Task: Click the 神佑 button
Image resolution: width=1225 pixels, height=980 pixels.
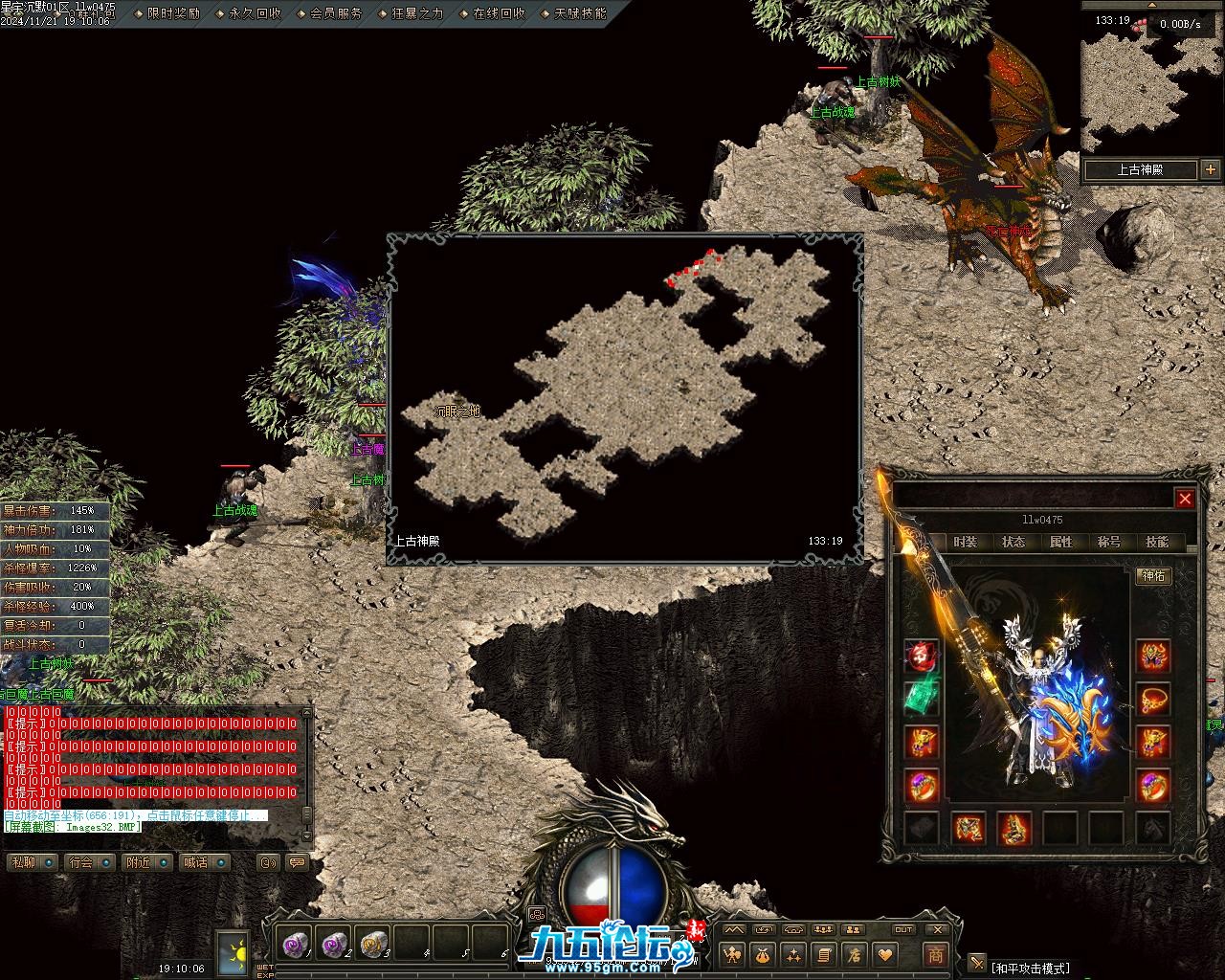Action: pyautogui.click(x=1153, y=575)
